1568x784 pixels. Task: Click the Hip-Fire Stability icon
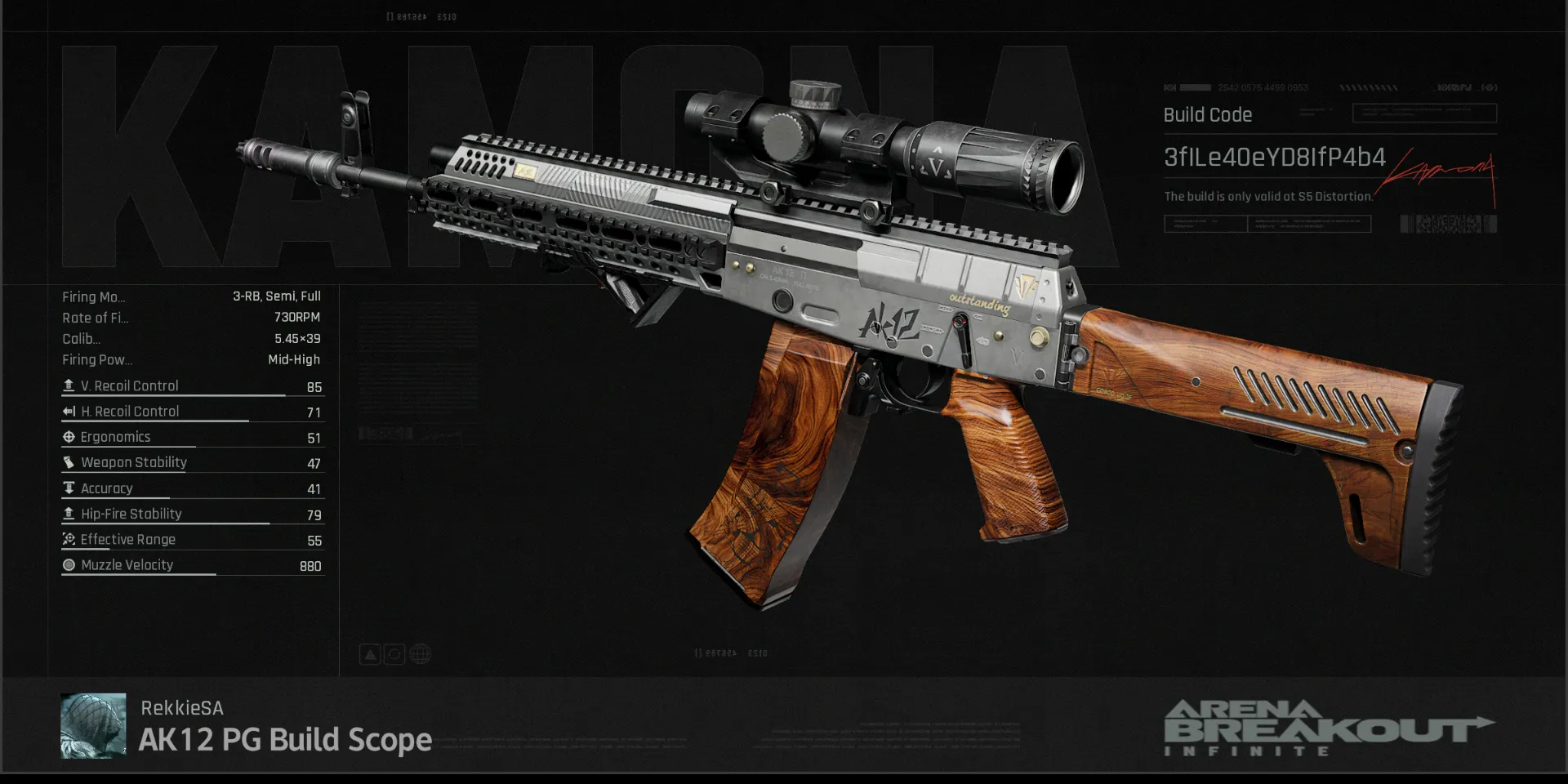click(x=69, y=513)
